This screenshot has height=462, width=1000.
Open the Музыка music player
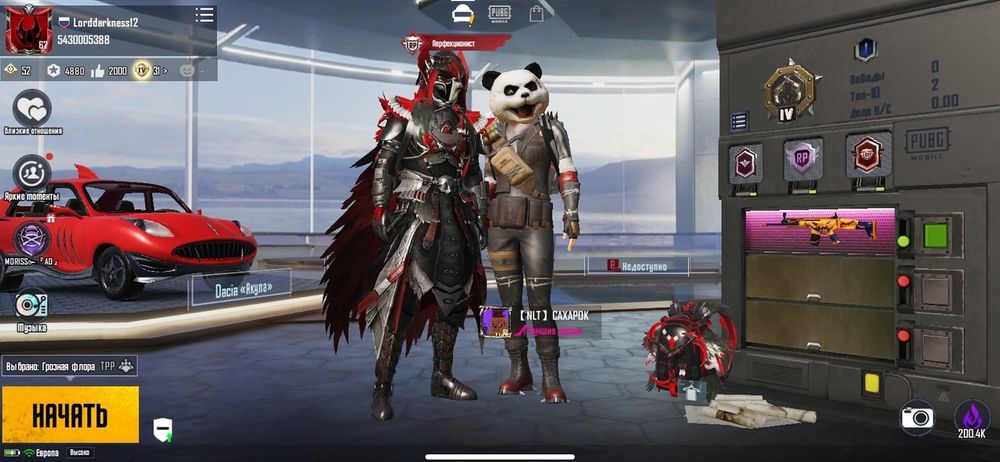tap(31, 304)
